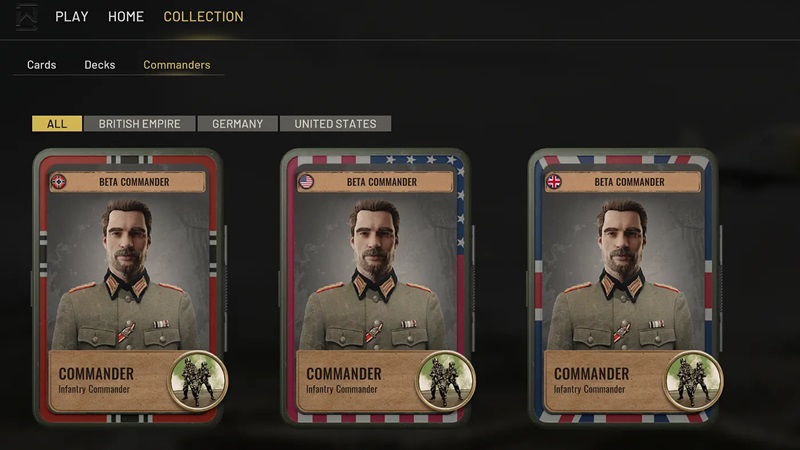Open the COLLECTION menu
800x450 pixels.
click(203, 17)
